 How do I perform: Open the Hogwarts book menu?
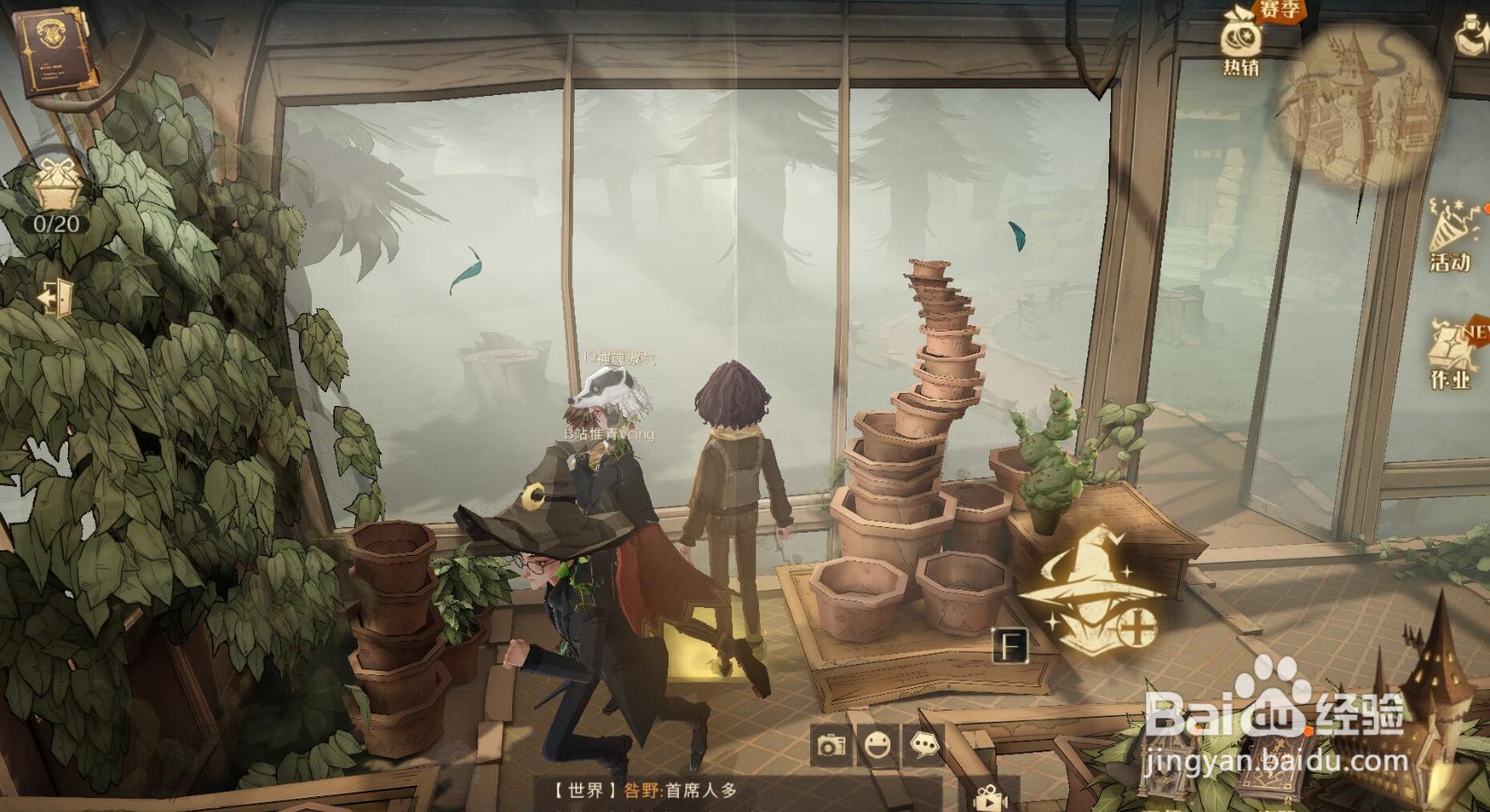[x=53, y=53]
